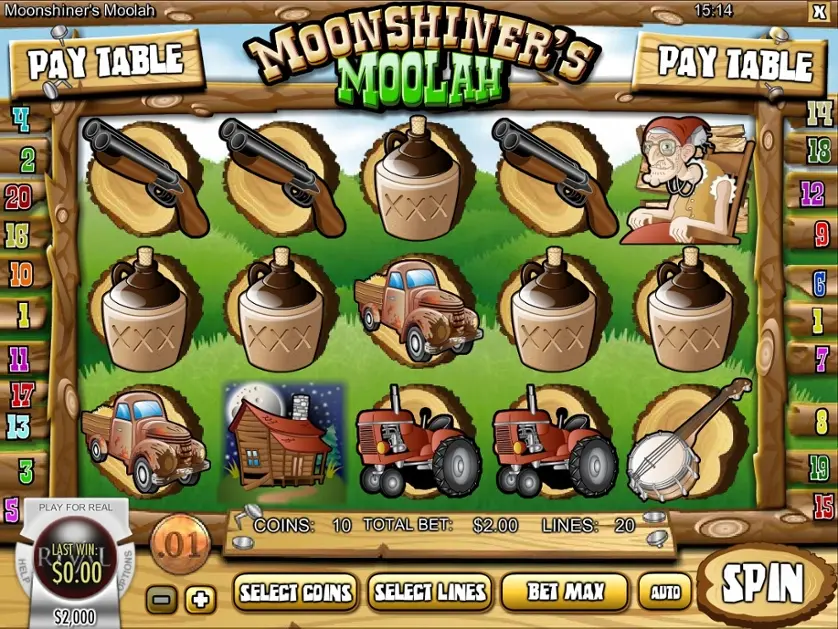
Task: Choose payline number 14 marker
Action: [x=819, y=113]
